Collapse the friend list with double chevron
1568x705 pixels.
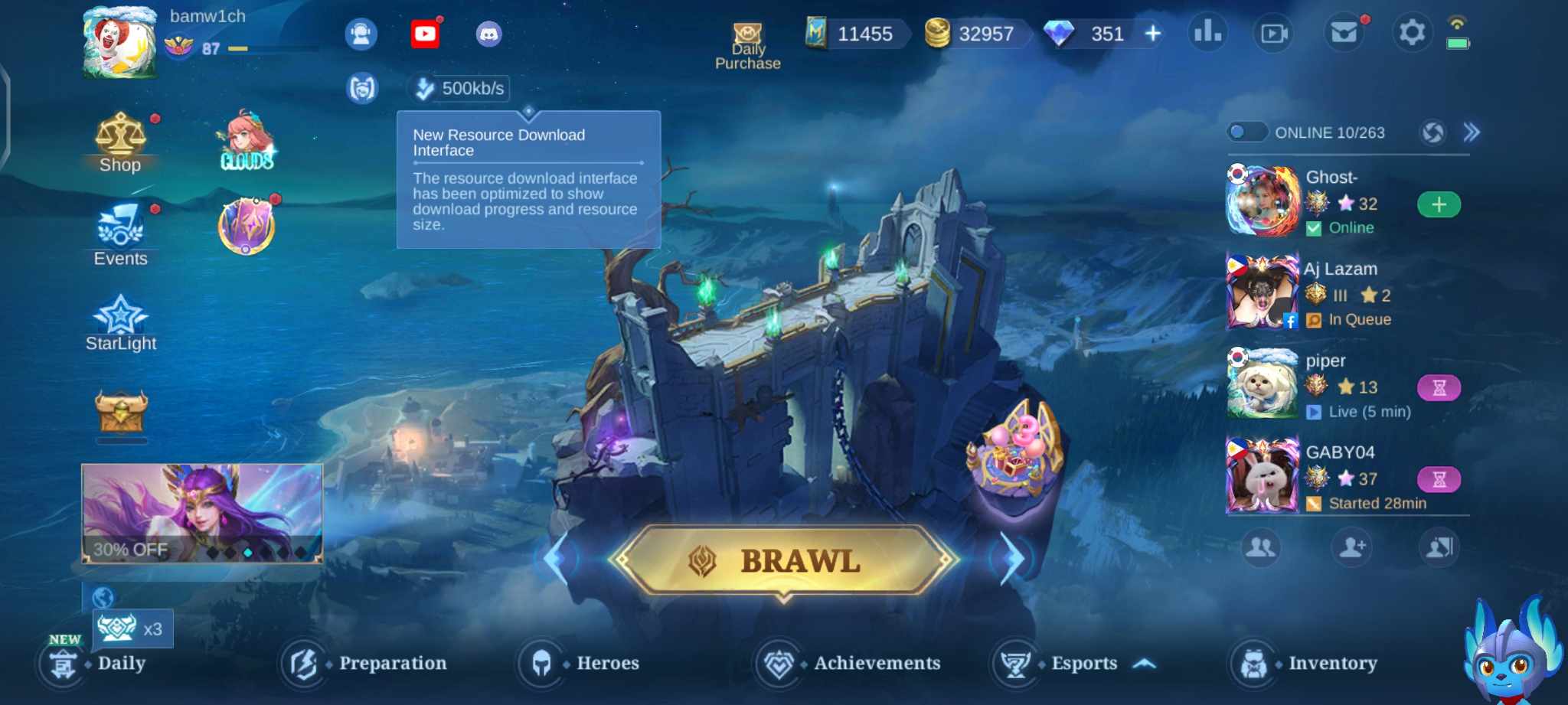pos(1470,132)
